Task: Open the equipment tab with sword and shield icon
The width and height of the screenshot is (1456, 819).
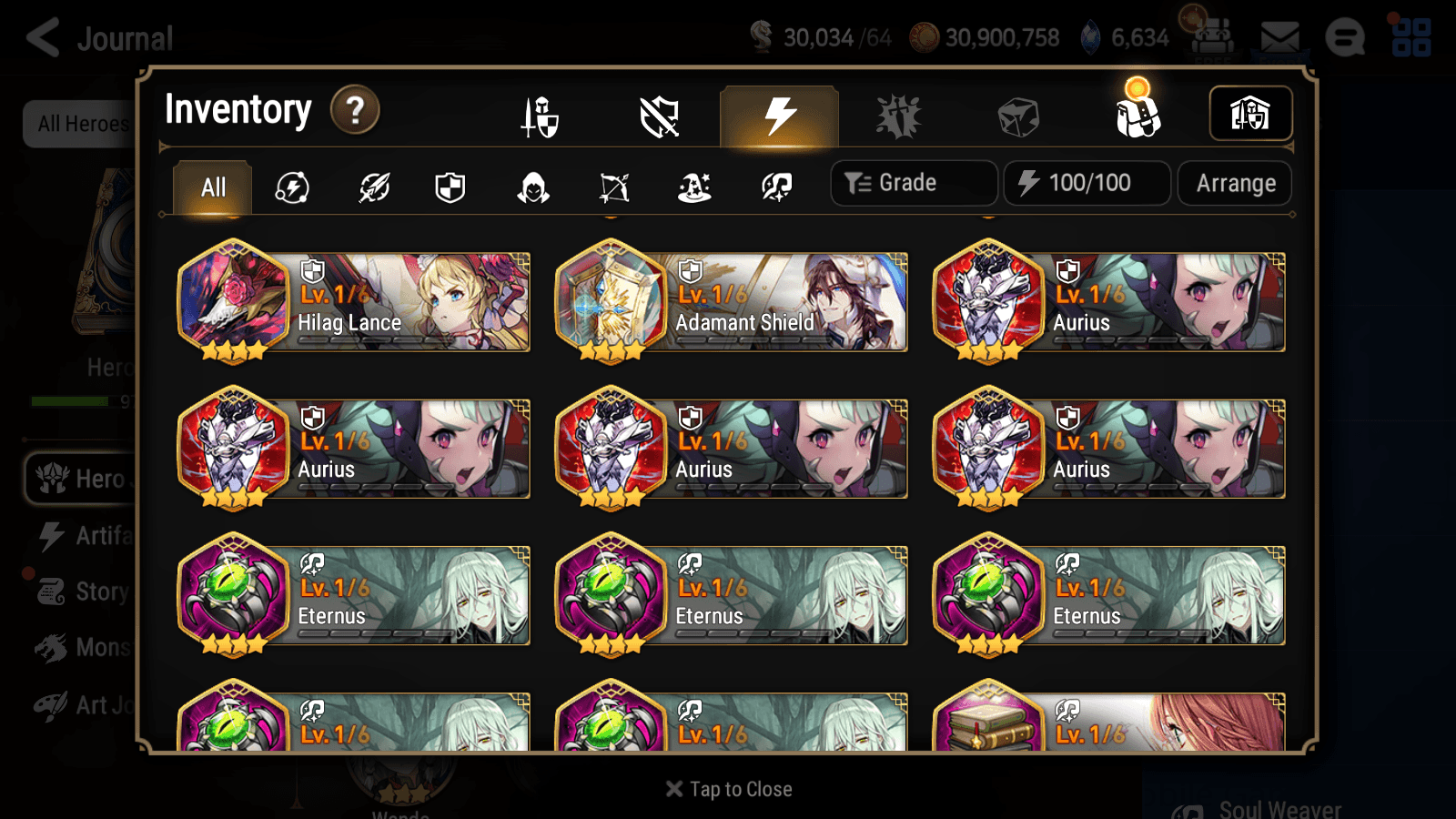Action: point(539,116)
